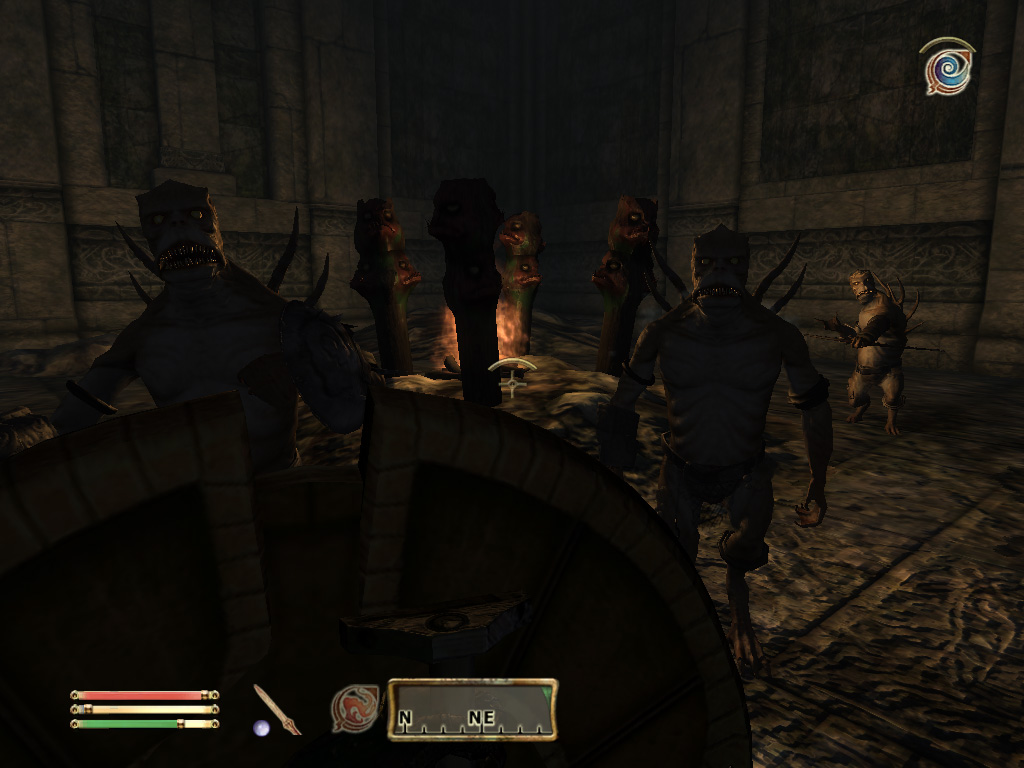Click the equipped dagger weapon icon
Image resolution: width=1024 pixels, height=768 pixels.
pyautogui.click(x=276, y=709)
